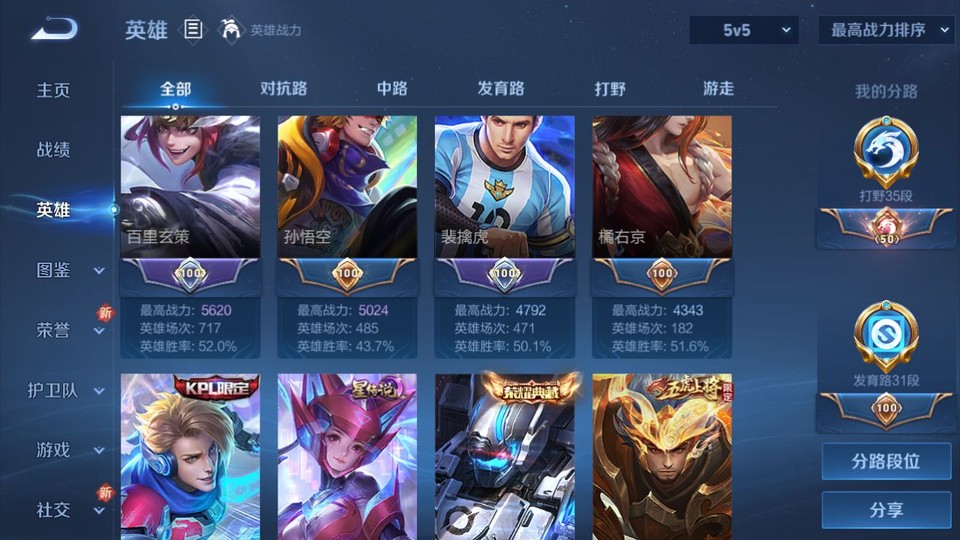Switch to the 游走 tab

click(718, 88)
